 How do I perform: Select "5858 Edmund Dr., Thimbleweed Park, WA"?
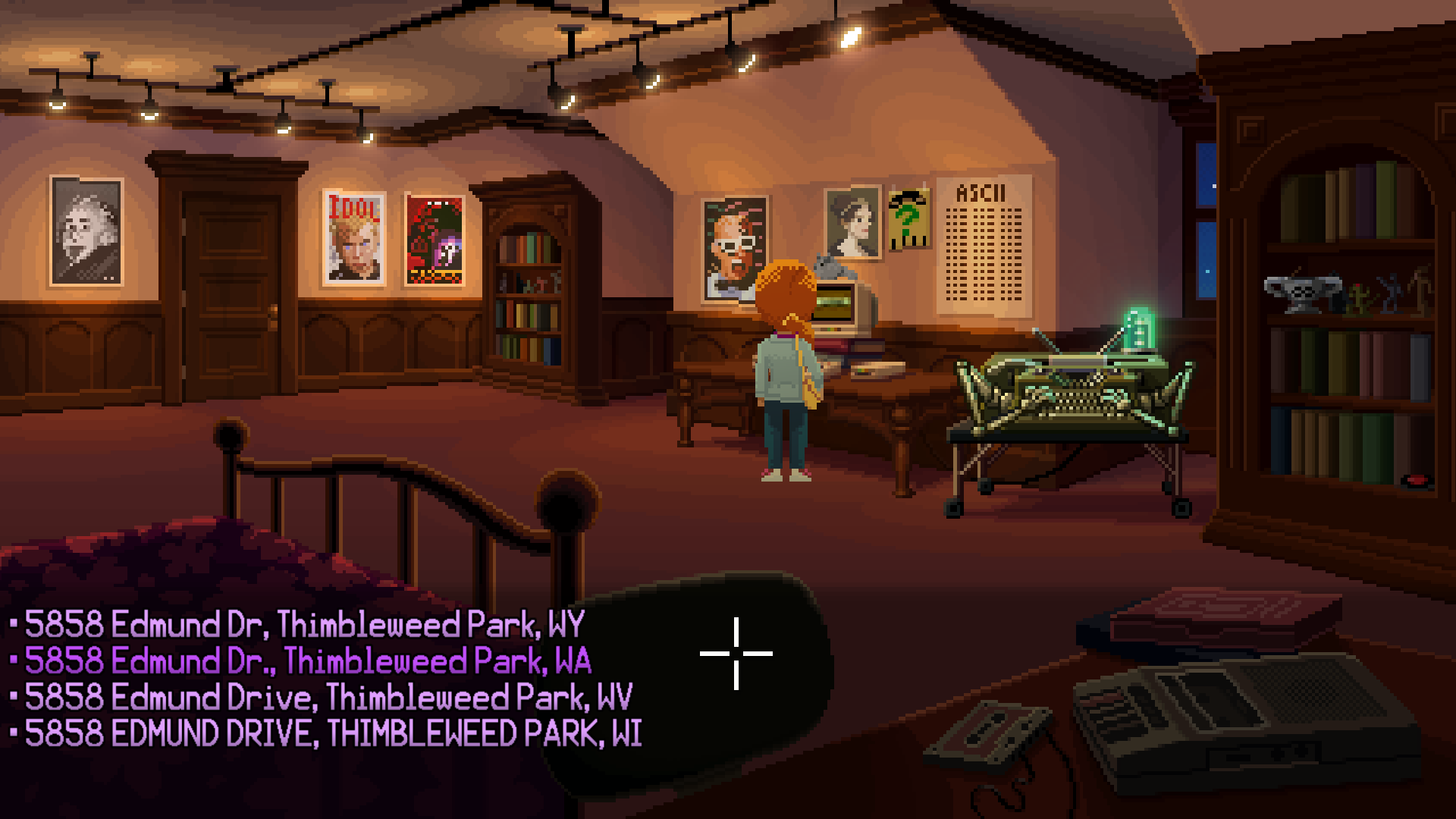click(303, 660)
